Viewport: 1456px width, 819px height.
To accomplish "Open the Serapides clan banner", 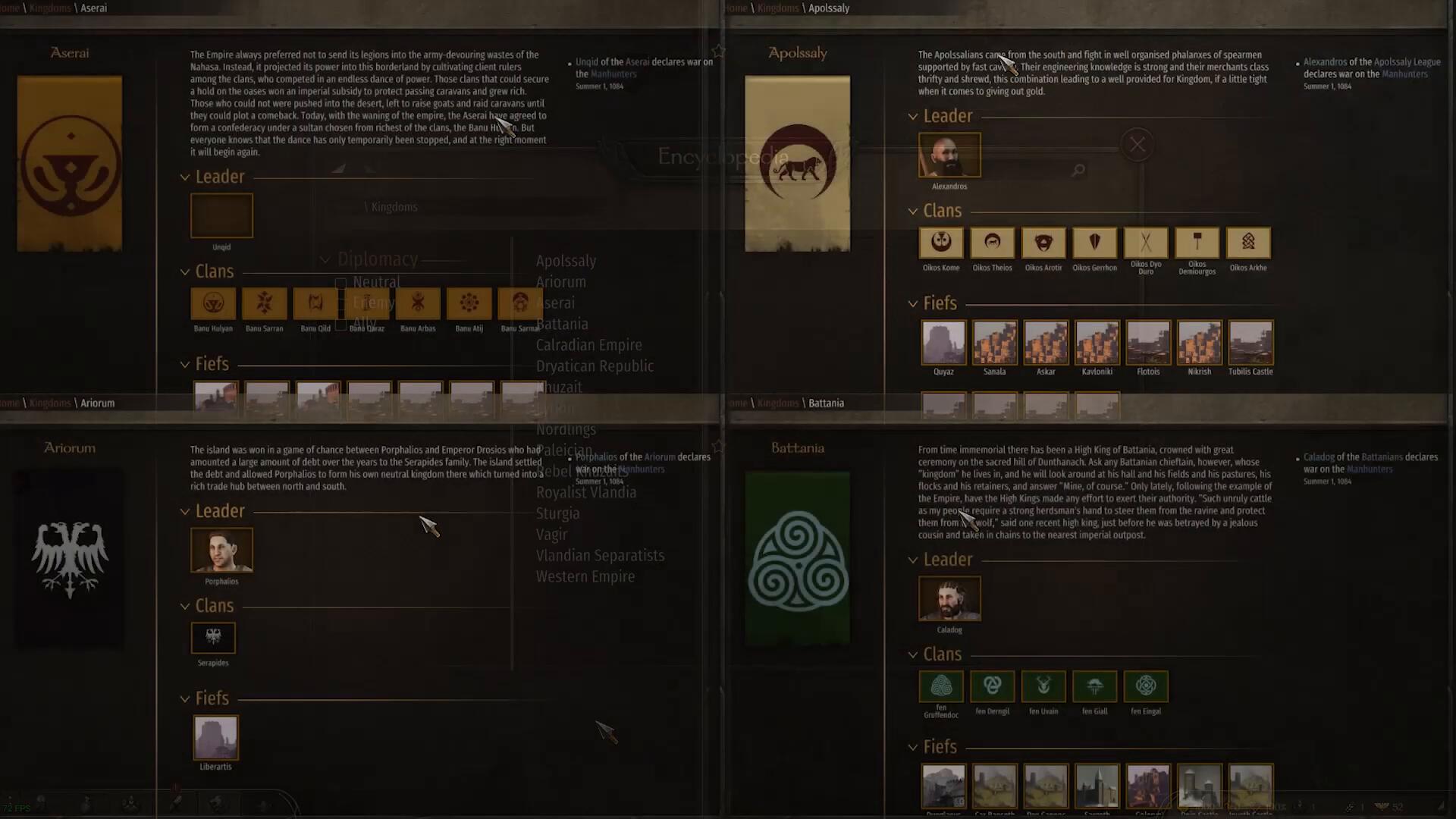I will coord(213,638).
